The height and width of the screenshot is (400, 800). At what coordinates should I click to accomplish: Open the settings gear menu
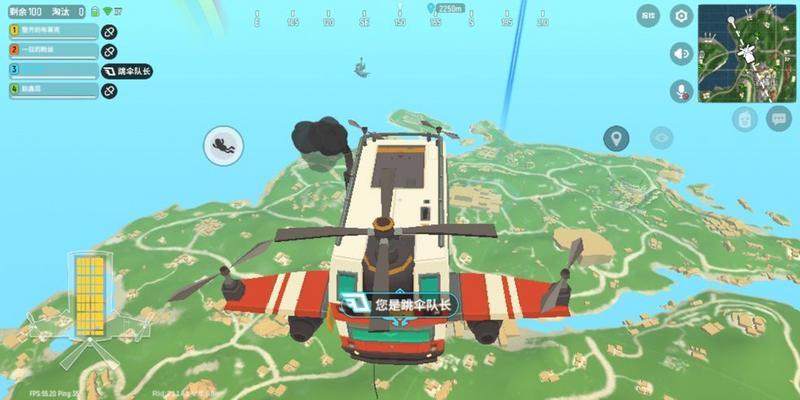pos(681,16)
